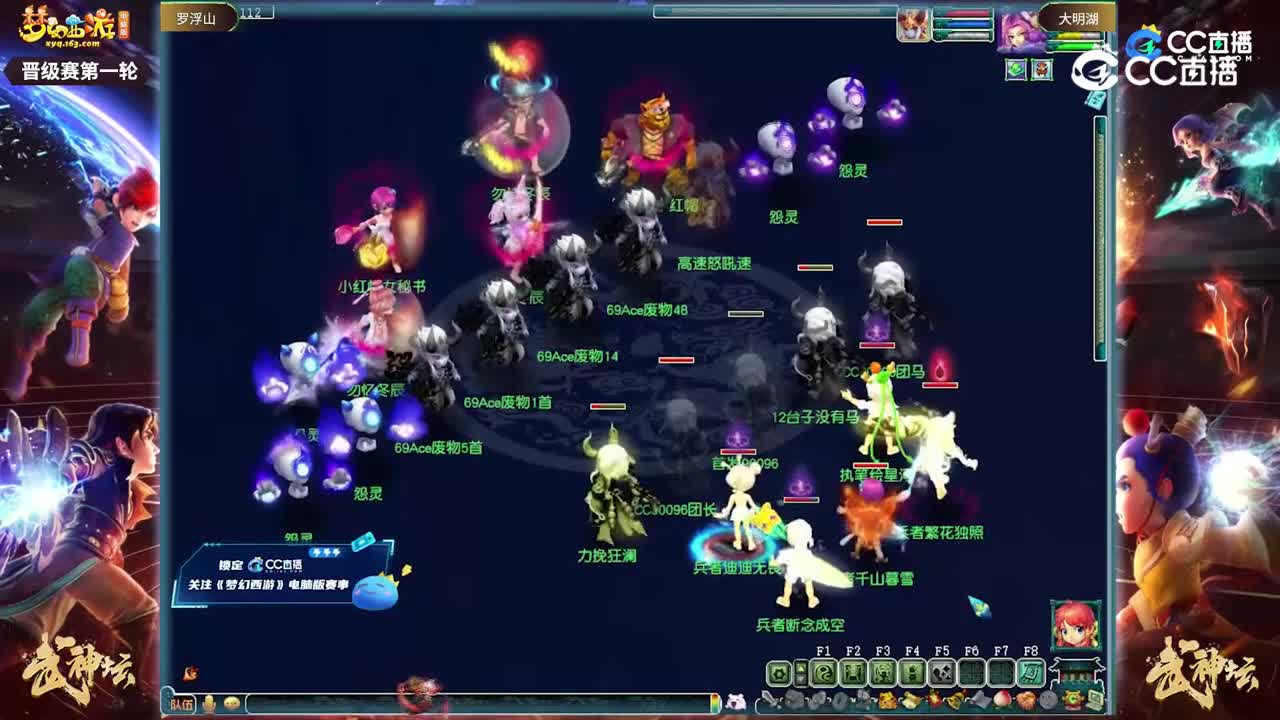Click the peach item icon in the item tray

(1005, 700)
